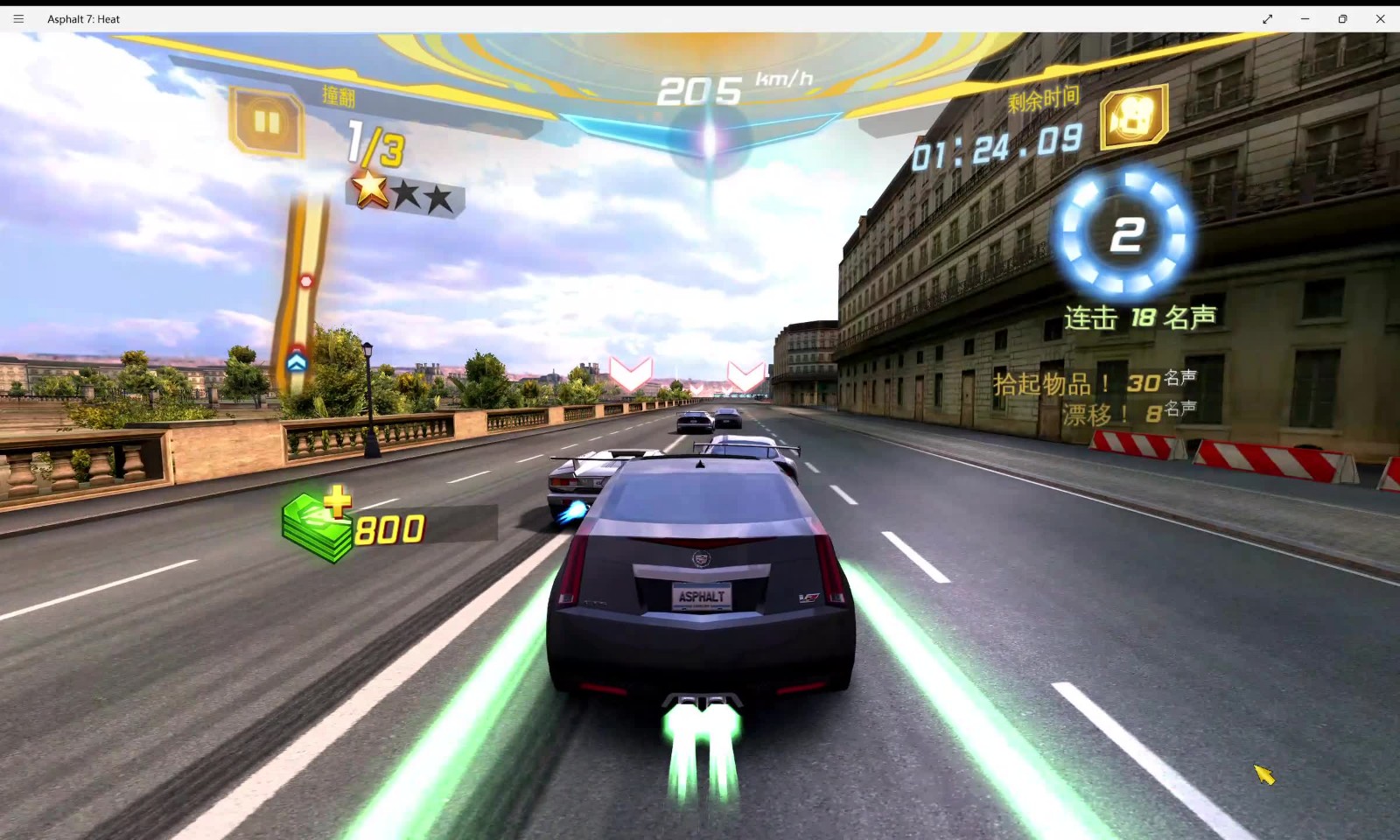Close the Asphalt 7: Heat window
Viewport: 1400px width, 840px height.
1380,18
